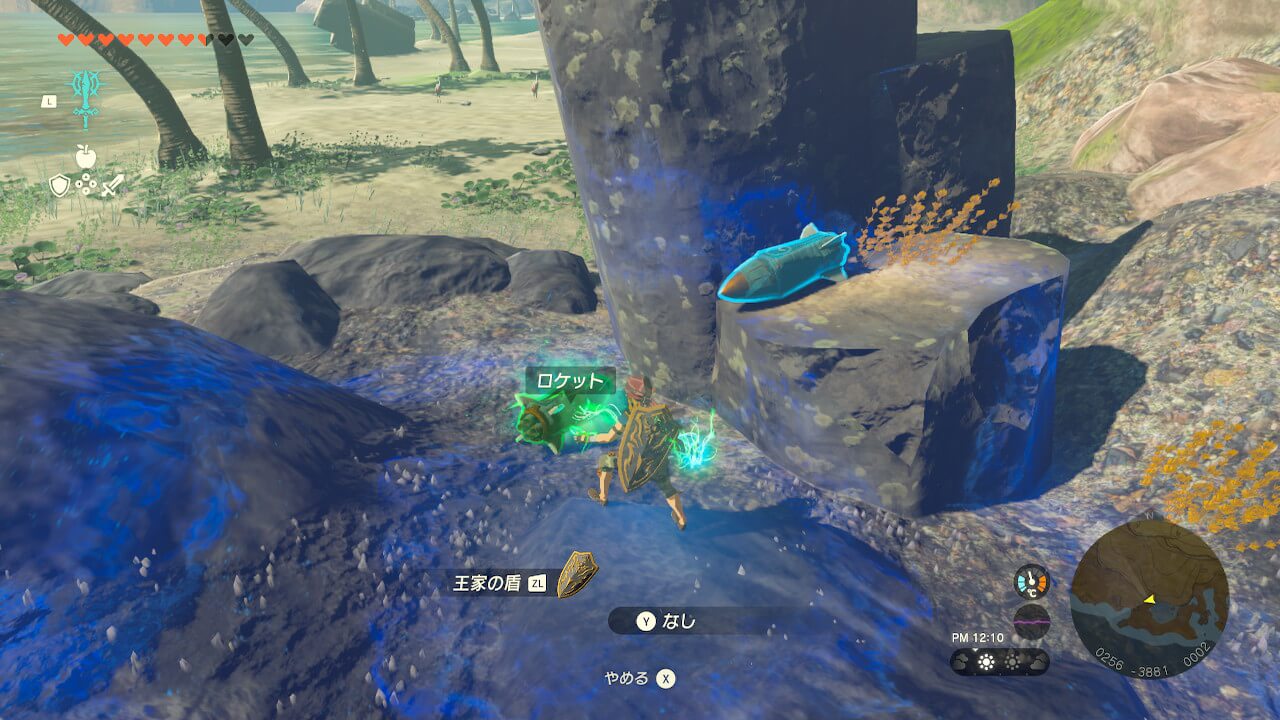This screenshot has width=1280, height=720.
Task: Select the ロケット item label
Action: pos(570,381)
